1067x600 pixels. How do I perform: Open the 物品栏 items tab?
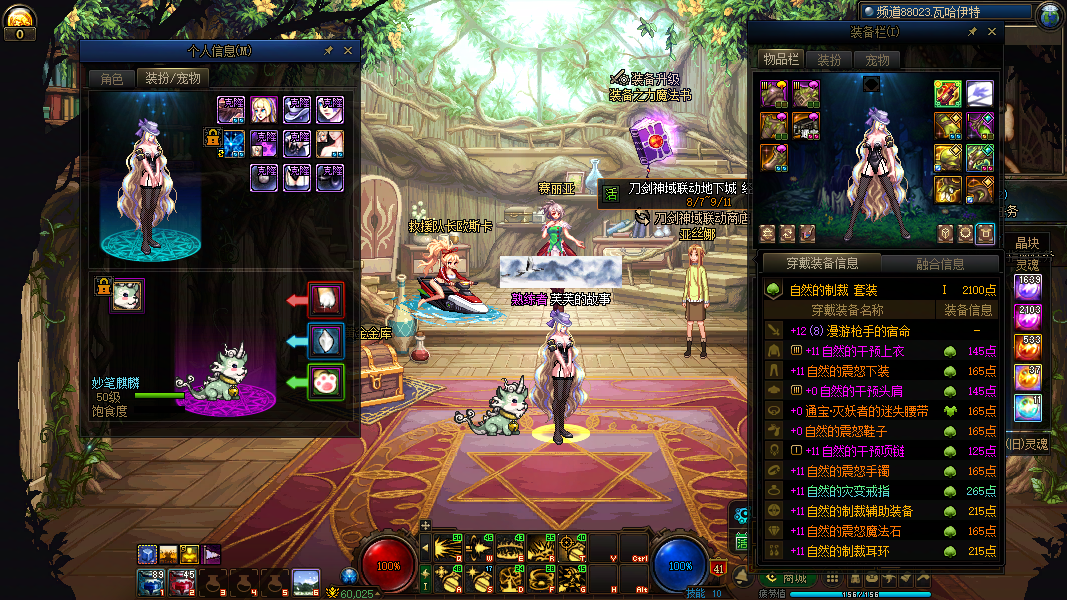pos(779,60)
